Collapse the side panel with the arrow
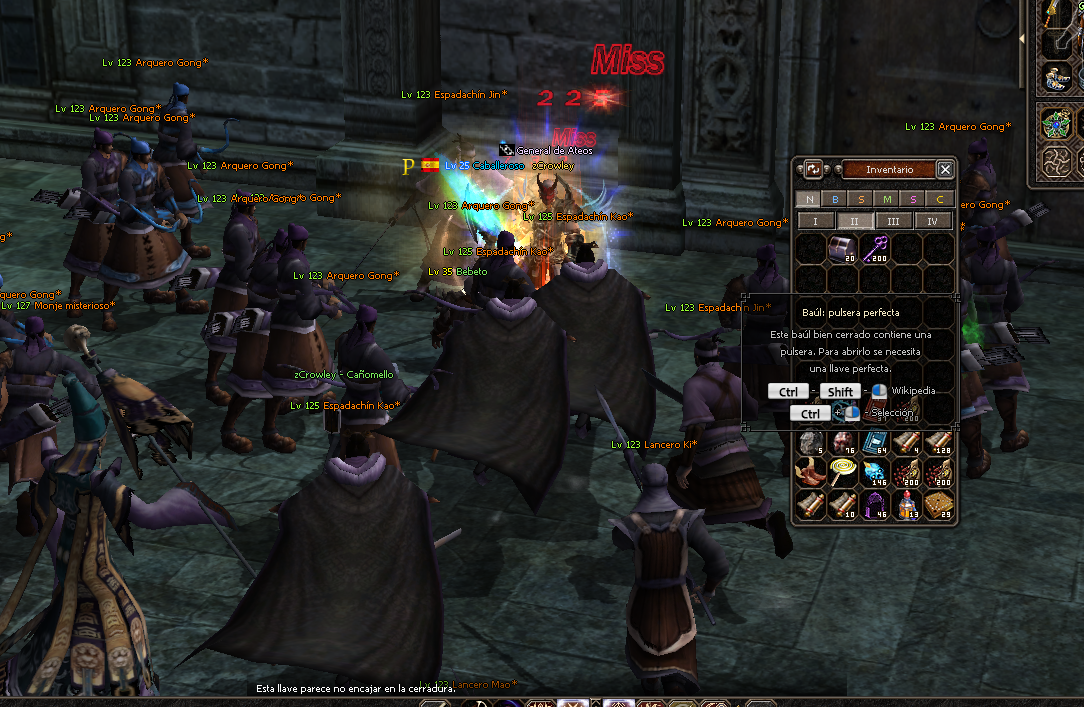Image resolution: width=1084 pixels, height=707 pixels. pos(1021,39)
